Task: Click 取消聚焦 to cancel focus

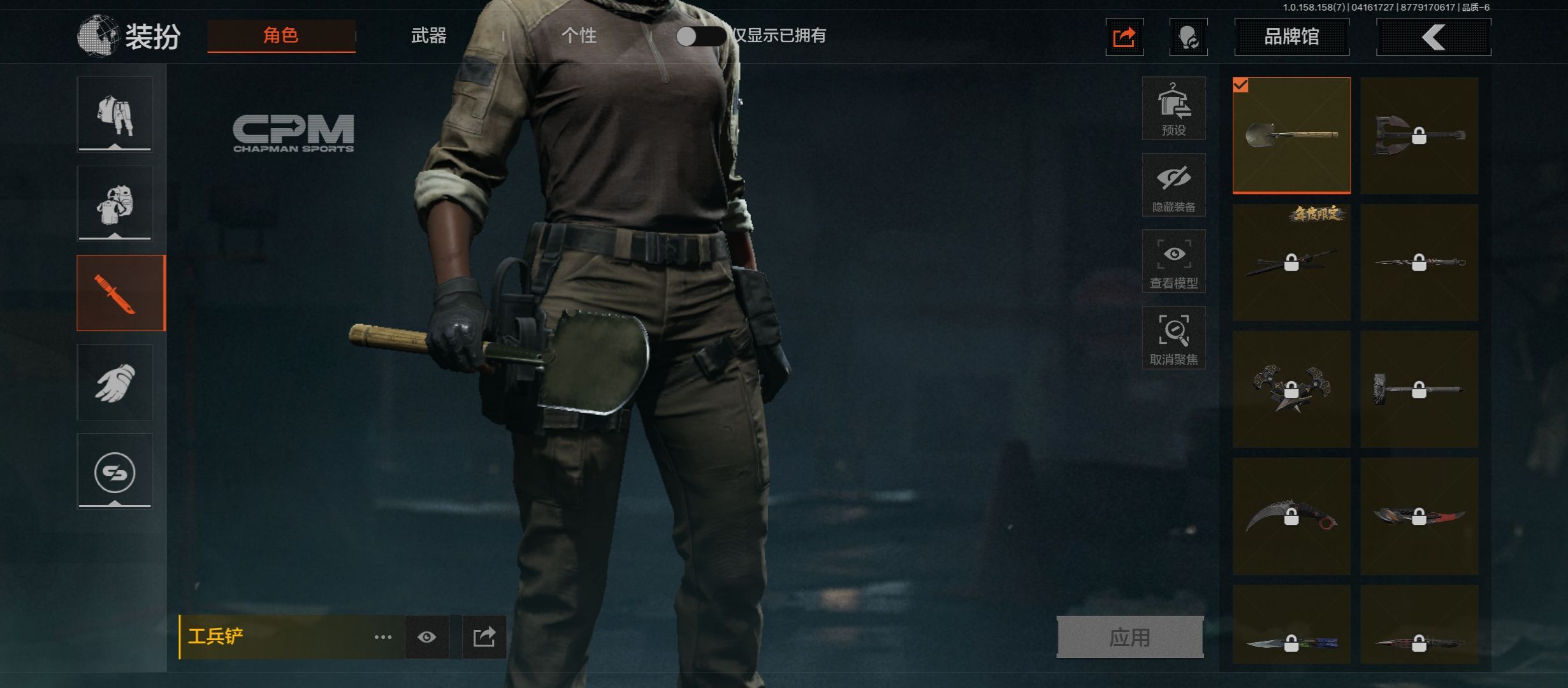Action: pyautogui.click(x=1173, y=338)
